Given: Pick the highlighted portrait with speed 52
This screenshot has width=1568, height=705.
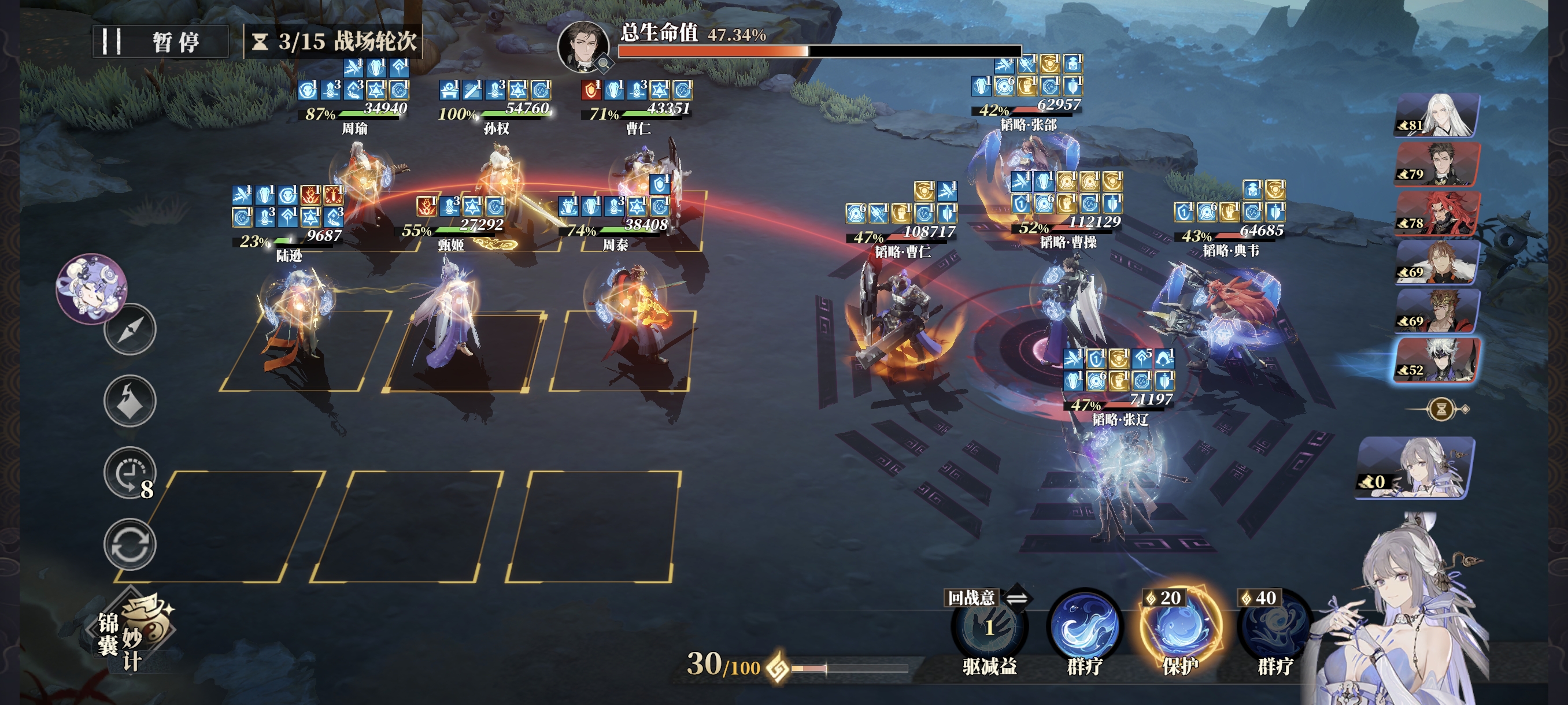Looking at the screenshot, I should [x=1437, y=360].
